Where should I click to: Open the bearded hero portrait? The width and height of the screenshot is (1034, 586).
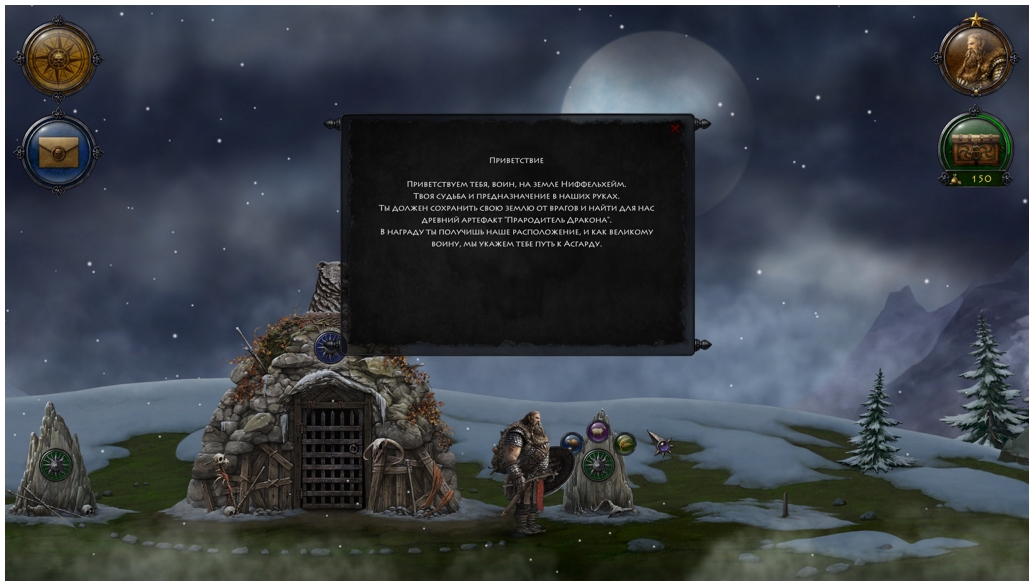point(976,58)
